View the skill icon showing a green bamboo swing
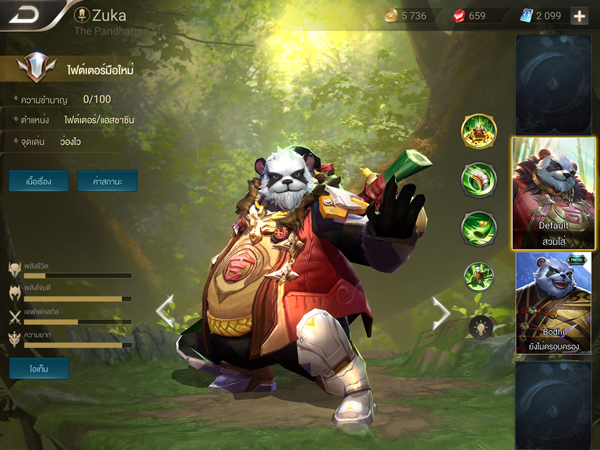The height and width of the screenshot is (450, 600). coord(479,228)
